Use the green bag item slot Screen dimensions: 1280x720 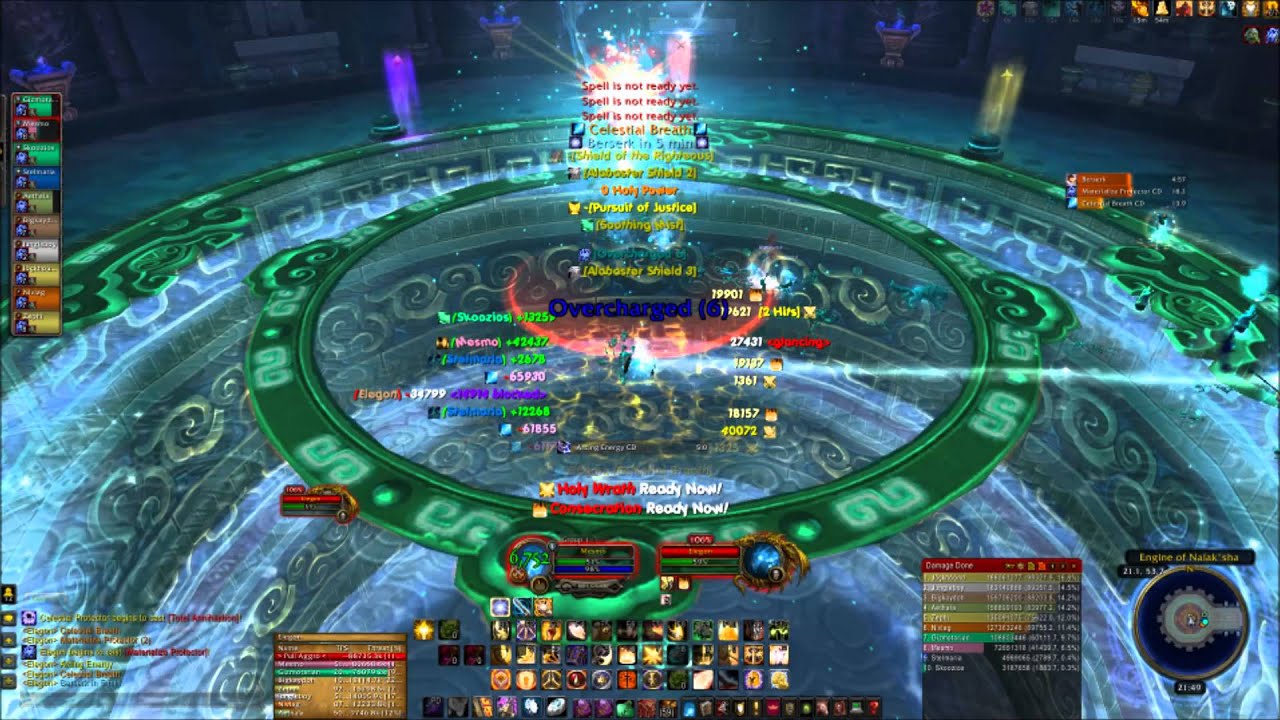click(x=625, y=707)
